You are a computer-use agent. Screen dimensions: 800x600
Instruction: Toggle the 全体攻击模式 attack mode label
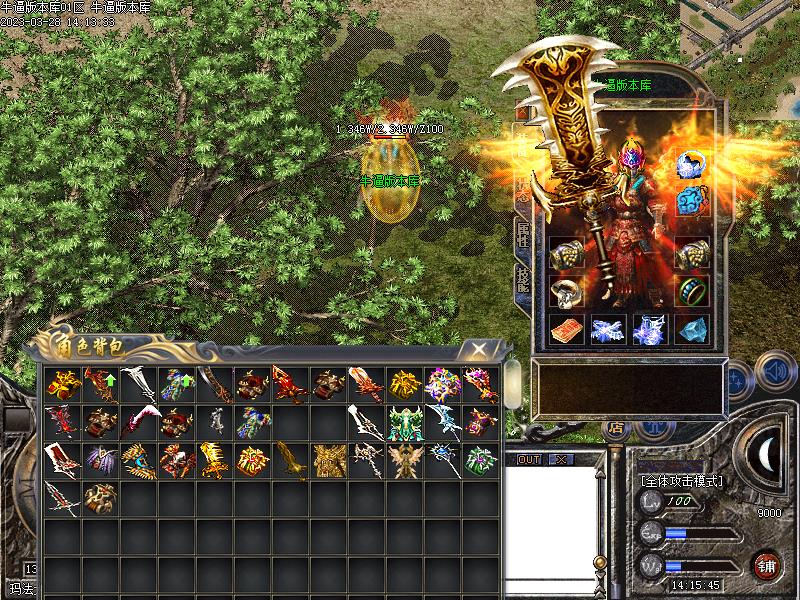pos(681,481)
